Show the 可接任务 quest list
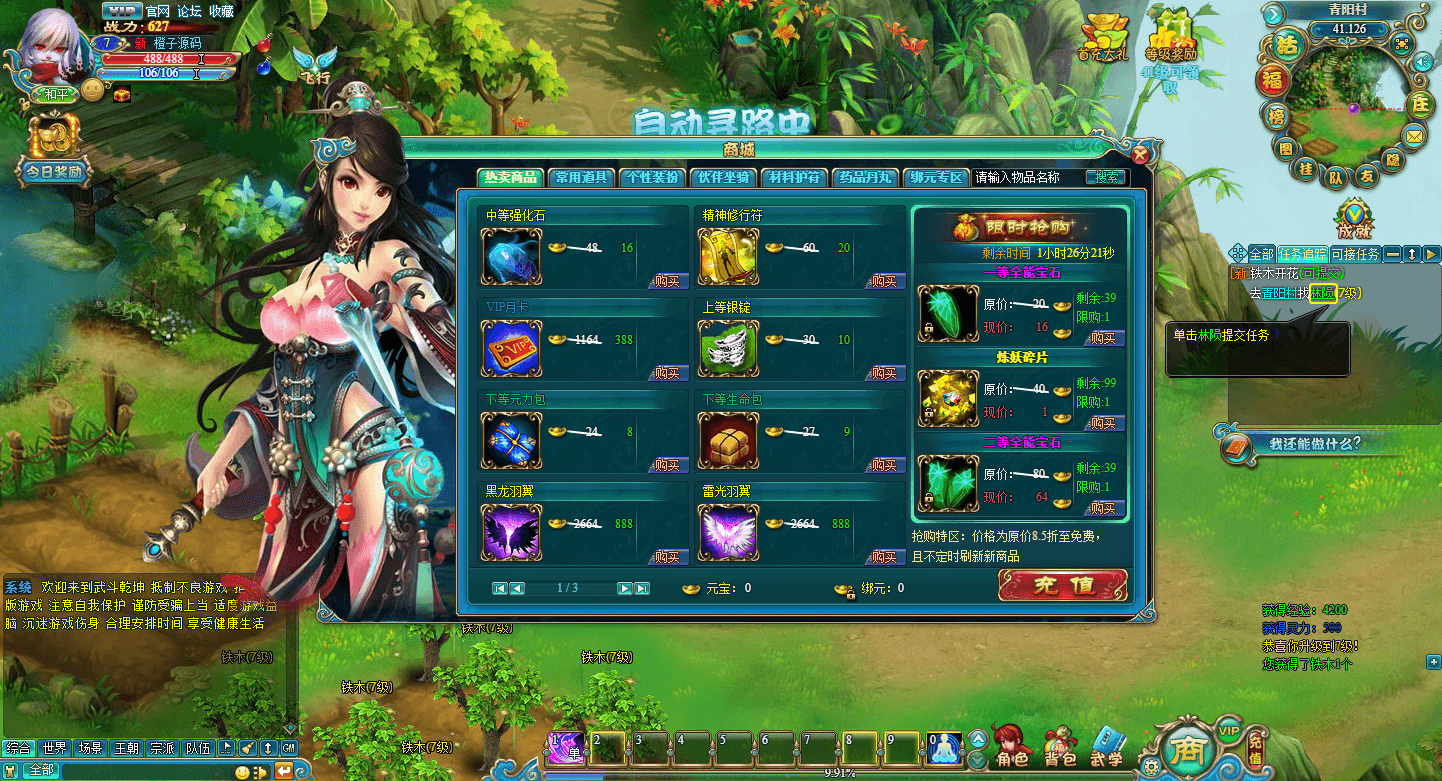 click(1355, 254)
